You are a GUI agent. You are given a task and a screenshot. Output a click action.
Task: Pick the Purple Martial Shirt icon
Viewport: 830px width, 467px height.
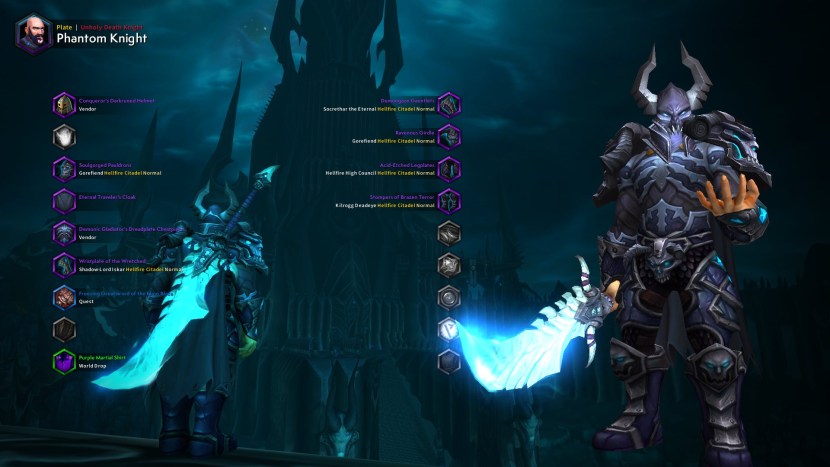coord(65,361)
